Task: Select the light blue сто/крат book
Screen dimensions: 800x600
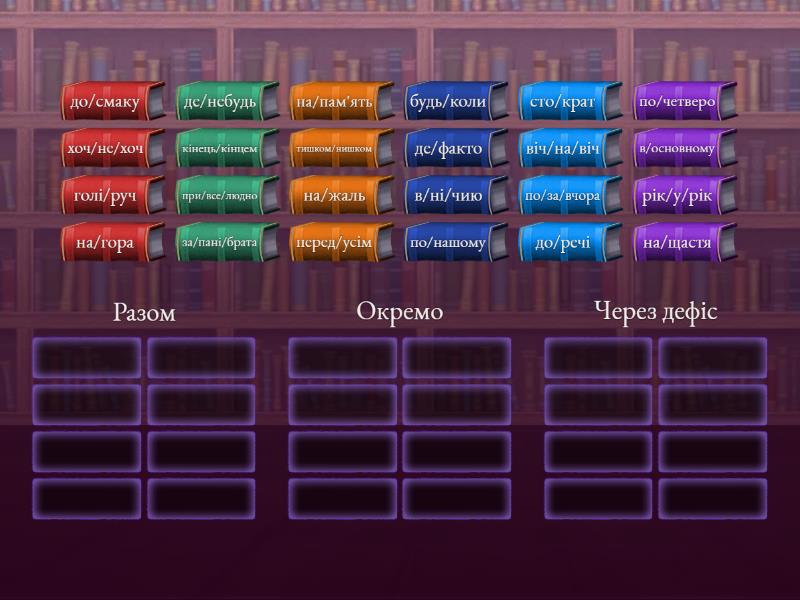Action: tap(562, 102)
